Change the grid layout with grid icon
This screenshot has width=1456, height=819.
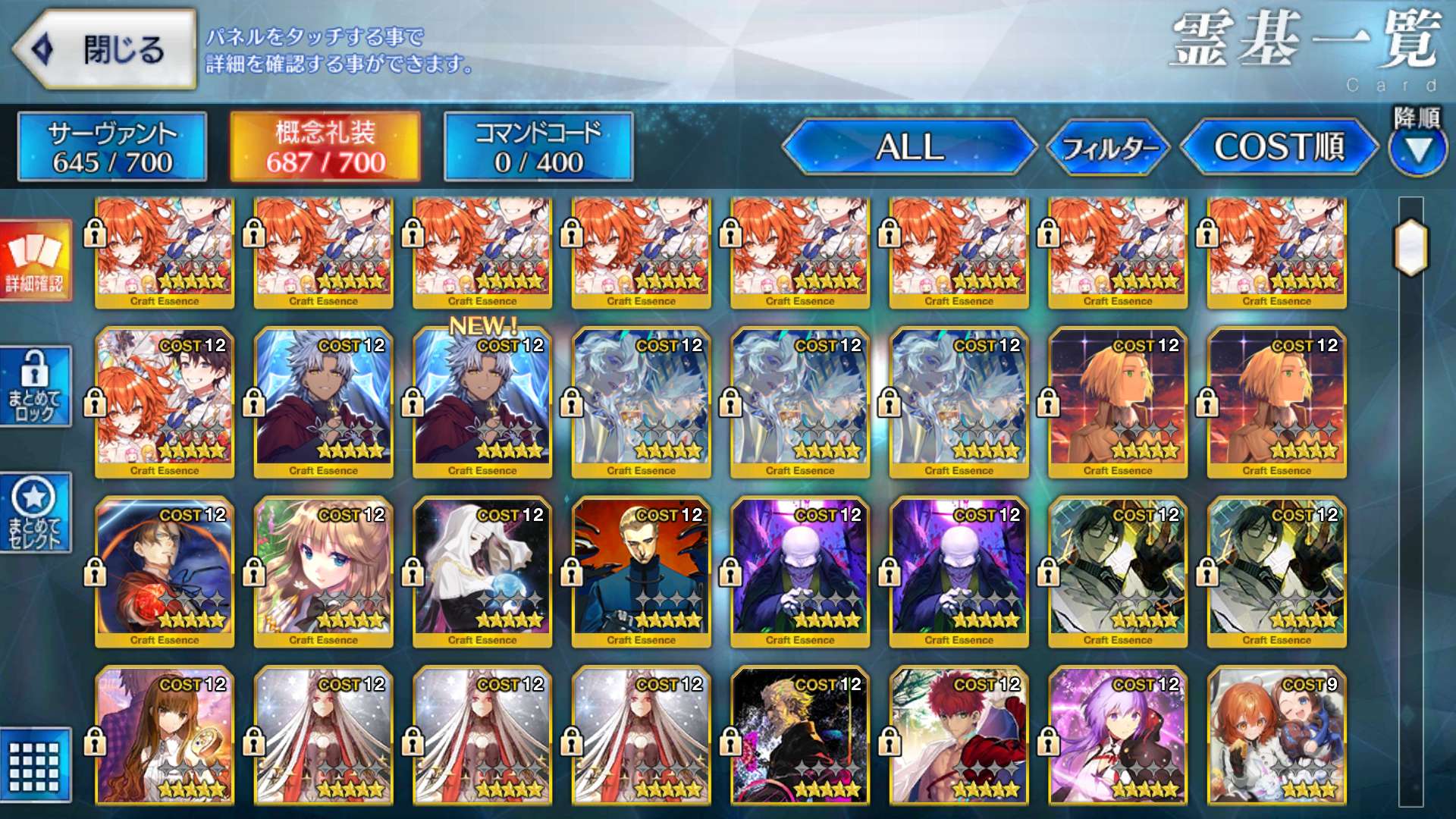[x=35, y=766]
